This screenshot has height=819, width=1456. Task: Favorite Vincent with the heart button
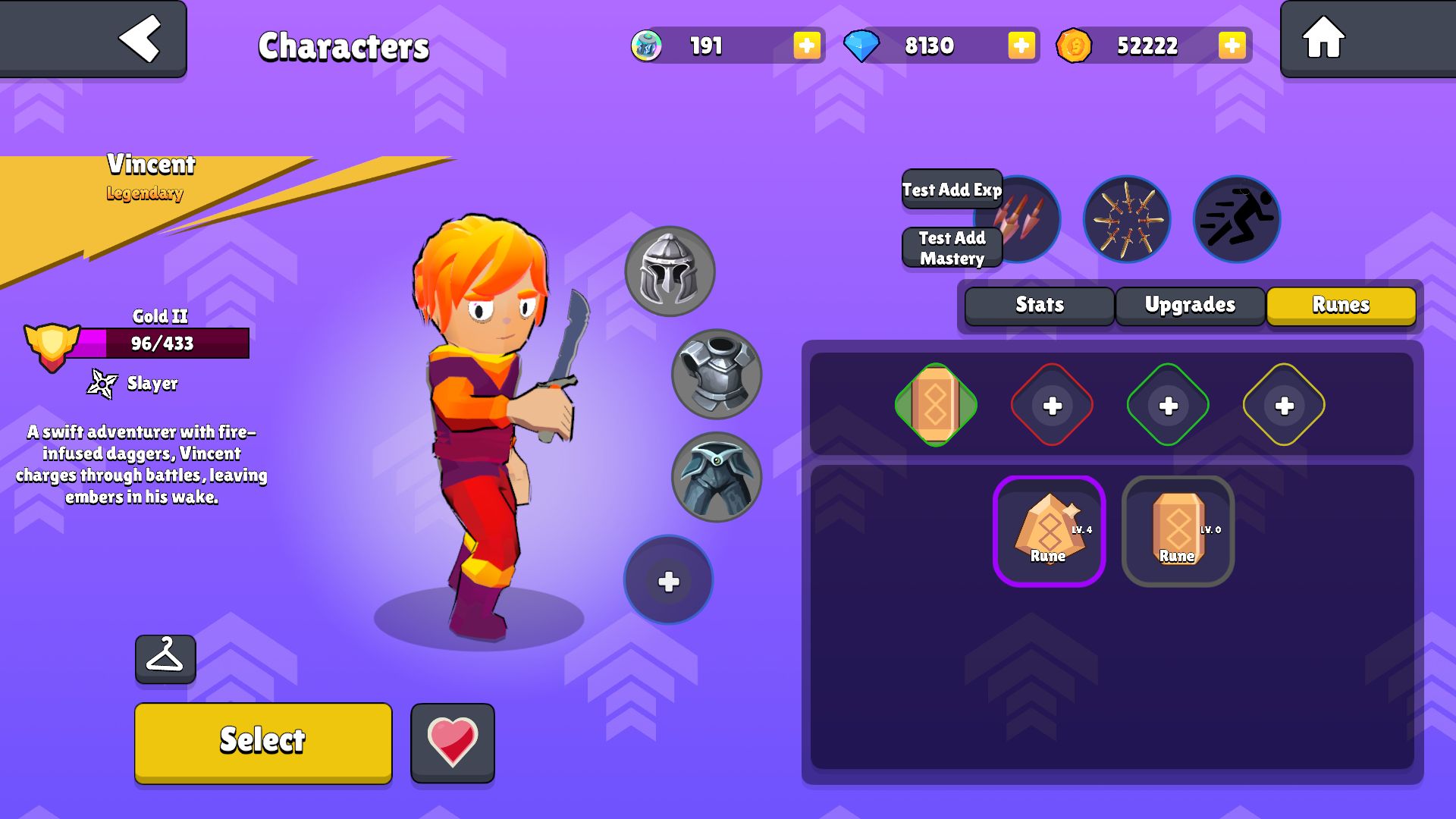point(453,742)
